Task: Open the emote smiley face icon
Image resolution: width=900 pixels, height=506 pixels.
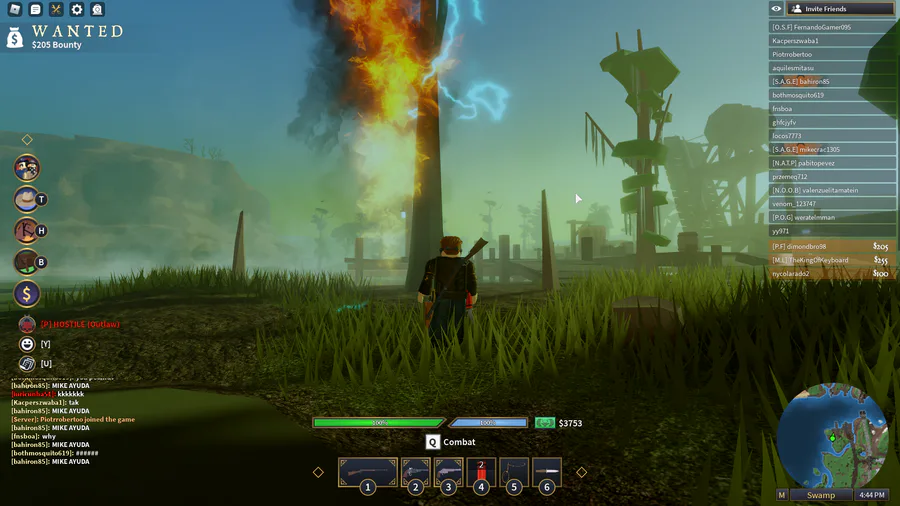Action: pos(27,344)
